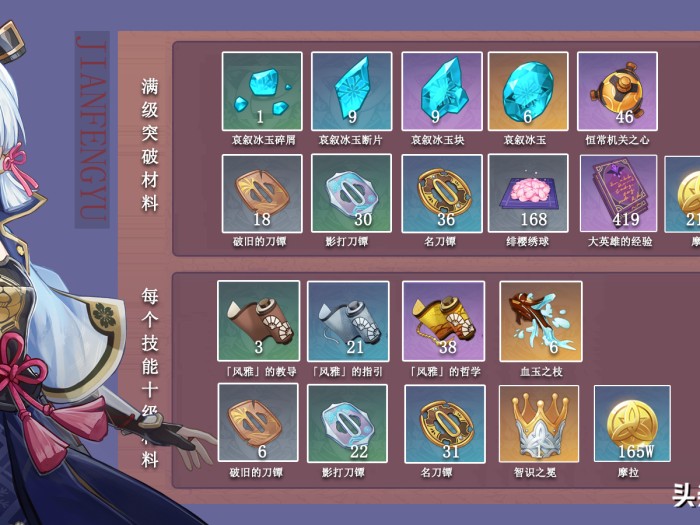The image size is (700, 525).
Task: Choose the 哀叙冰玉断片 material slot
Action: pyautogui.click(x=351, y=92)
